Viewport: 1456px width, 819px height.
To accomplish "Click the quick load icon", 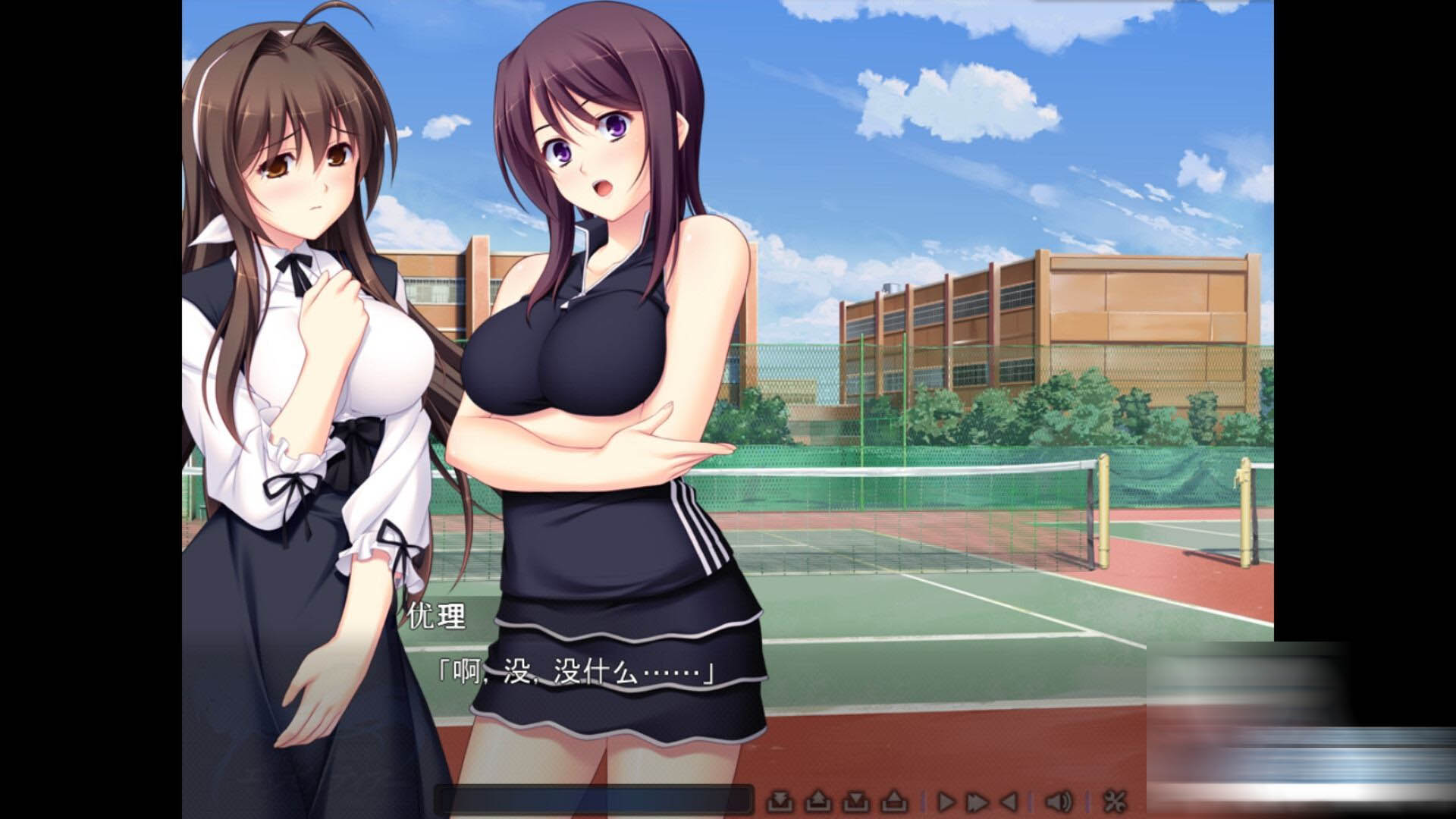I will pyautogui.click(x=893, y=802).
